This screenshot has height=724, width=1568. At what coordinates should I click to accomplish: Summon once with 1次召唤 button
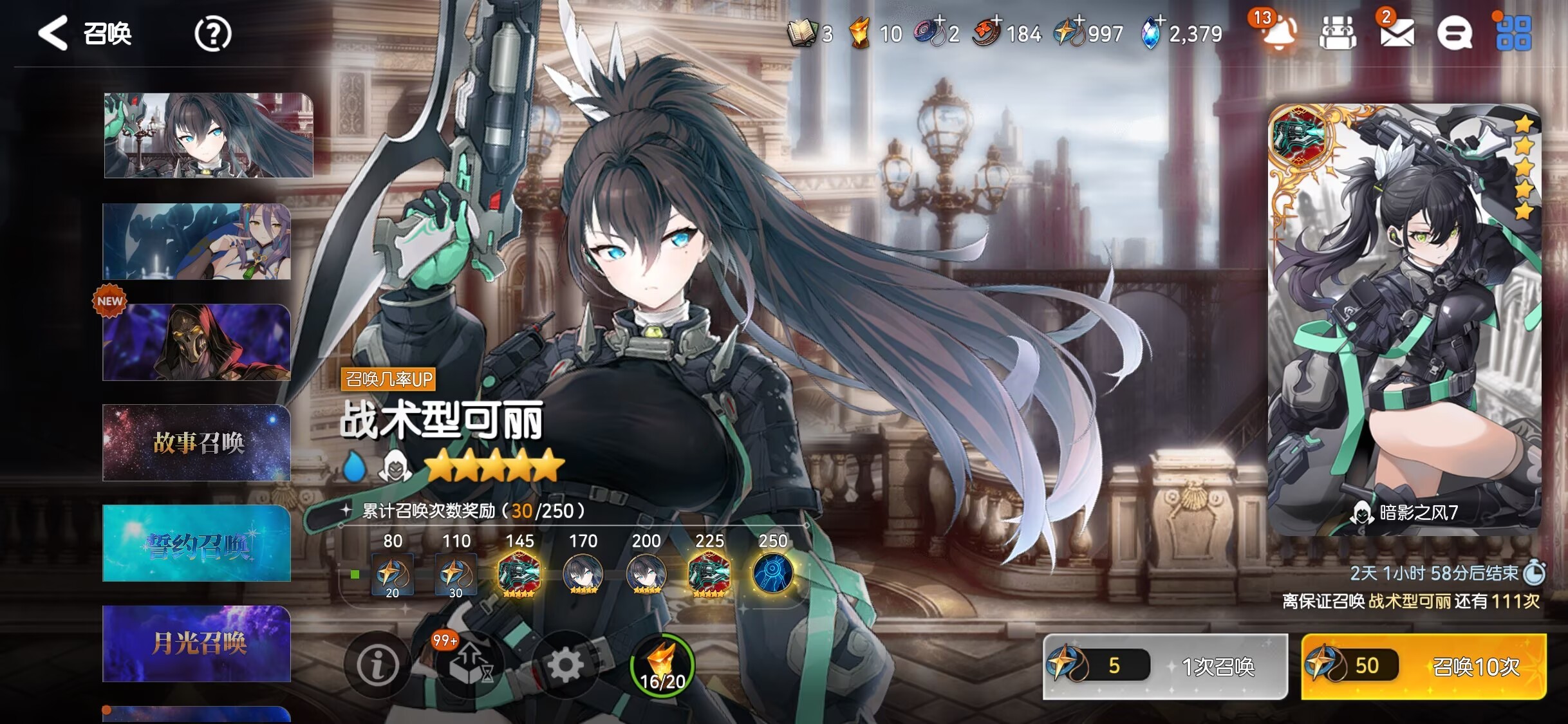pos(1165,666)
